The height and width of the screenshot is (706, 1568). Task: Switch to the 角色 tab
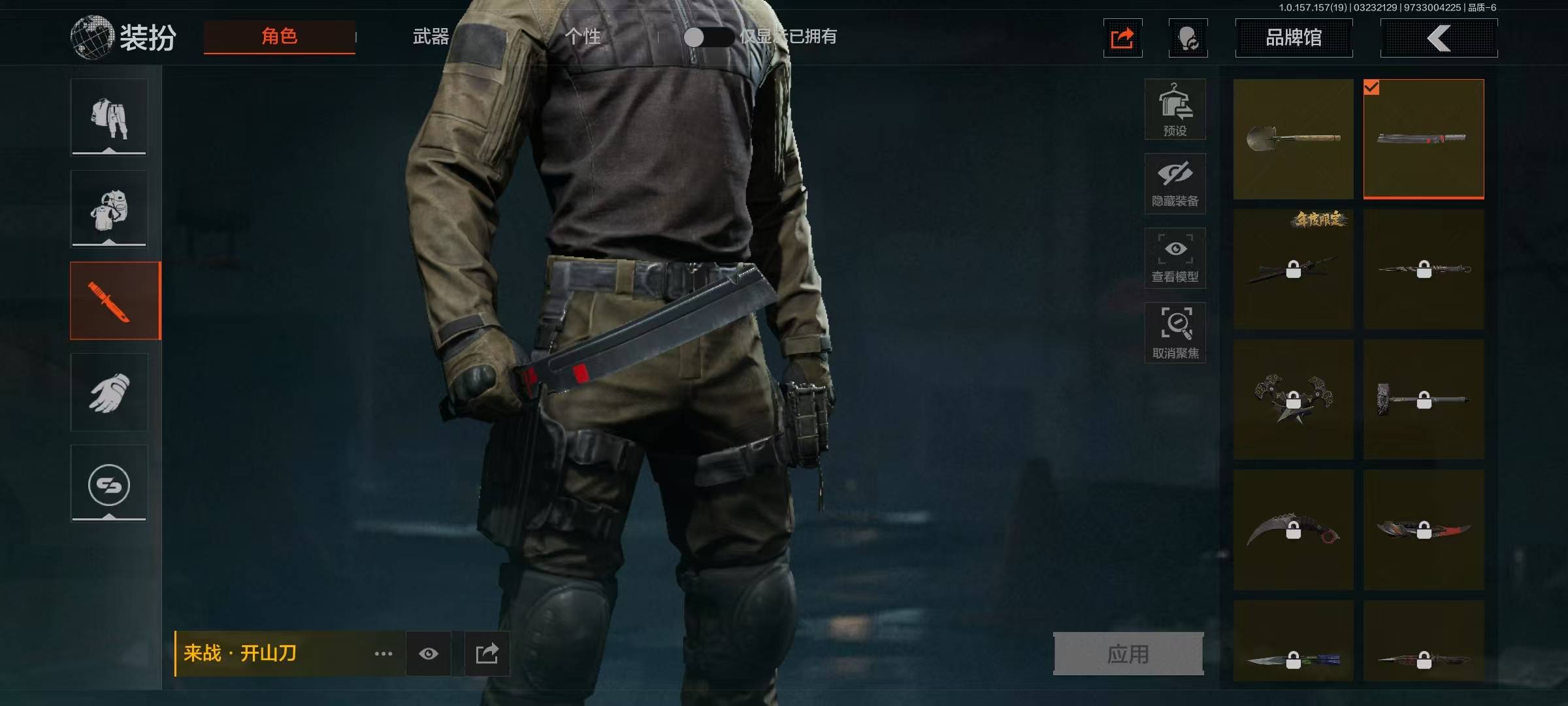click(279, 37)
